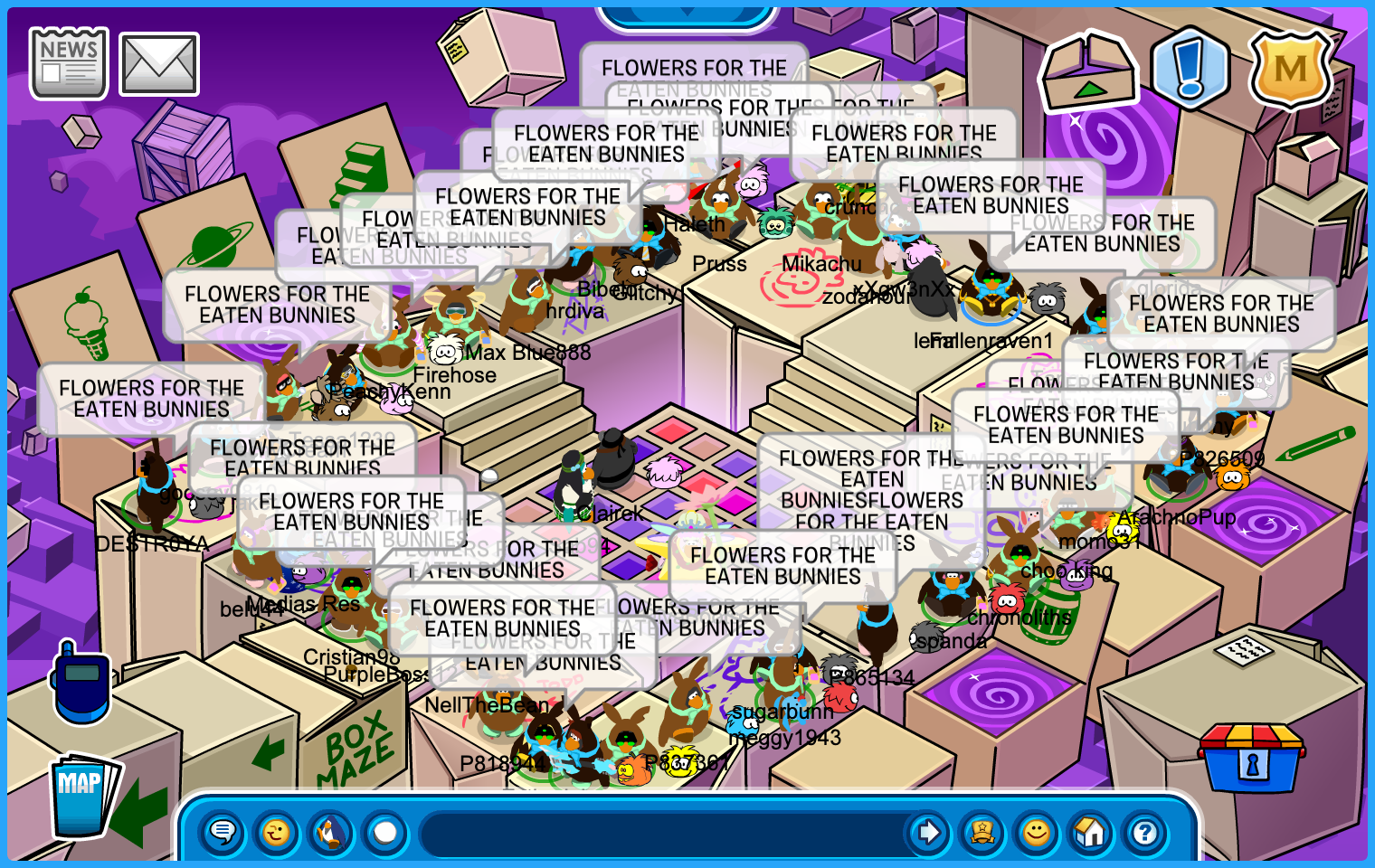The width and height of the screenshot is (1375, 868).
Task: Select the gold moderator M badge
Action: 1290,70
